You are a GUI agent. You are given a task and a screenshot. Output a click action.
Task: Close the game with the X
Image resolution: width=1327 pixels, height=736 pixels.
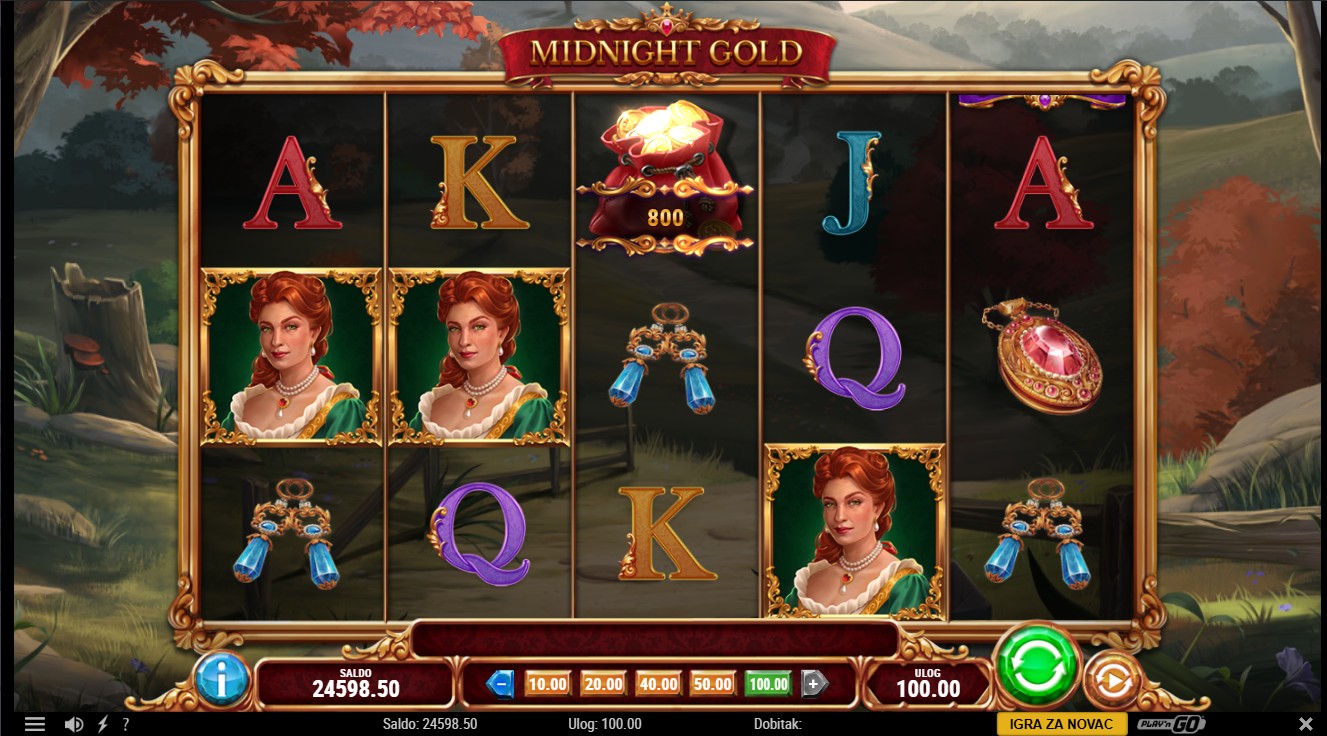pyautogui.click(x=1305, y=724)
